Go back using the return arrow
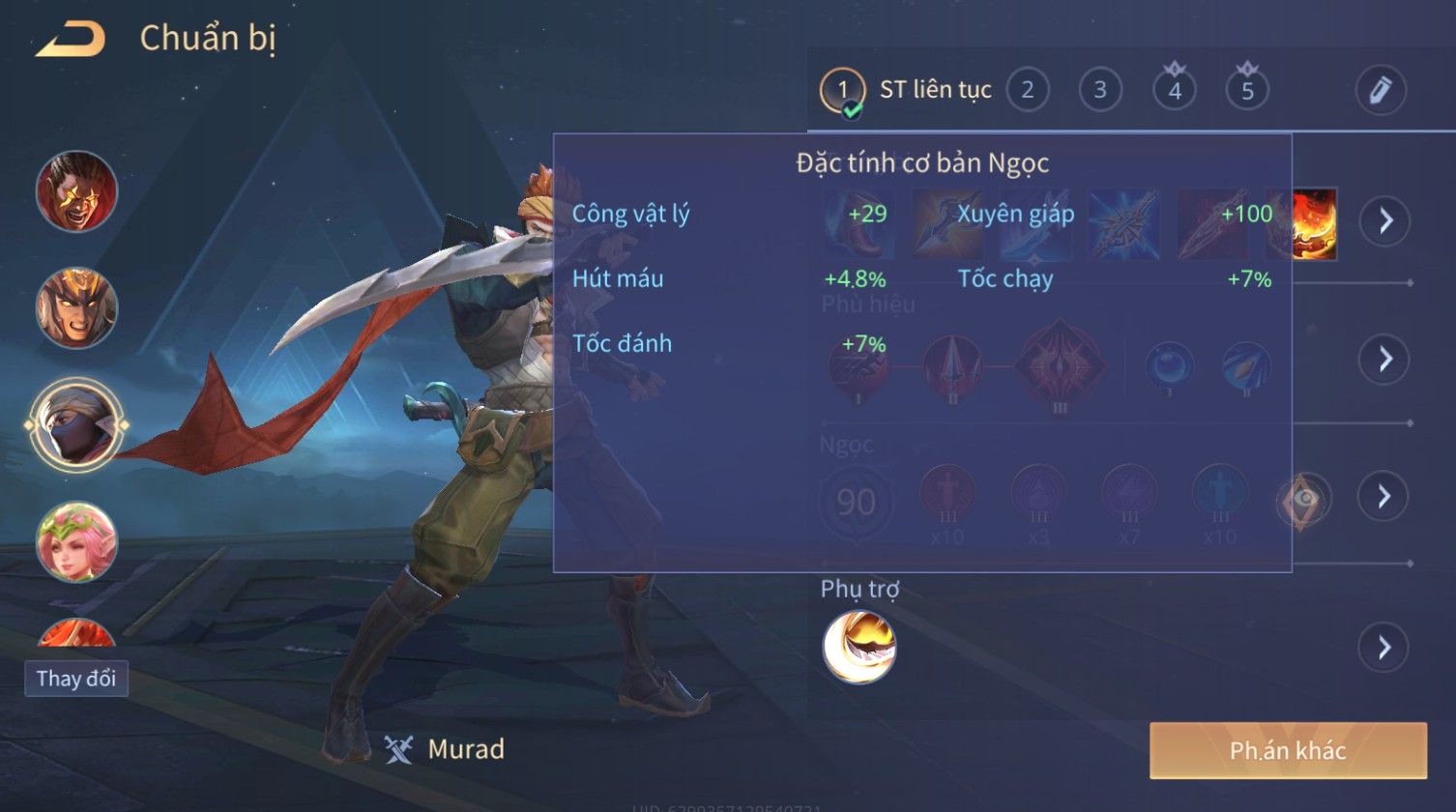Screen dimensions: 1456x812 click(70, 40)
